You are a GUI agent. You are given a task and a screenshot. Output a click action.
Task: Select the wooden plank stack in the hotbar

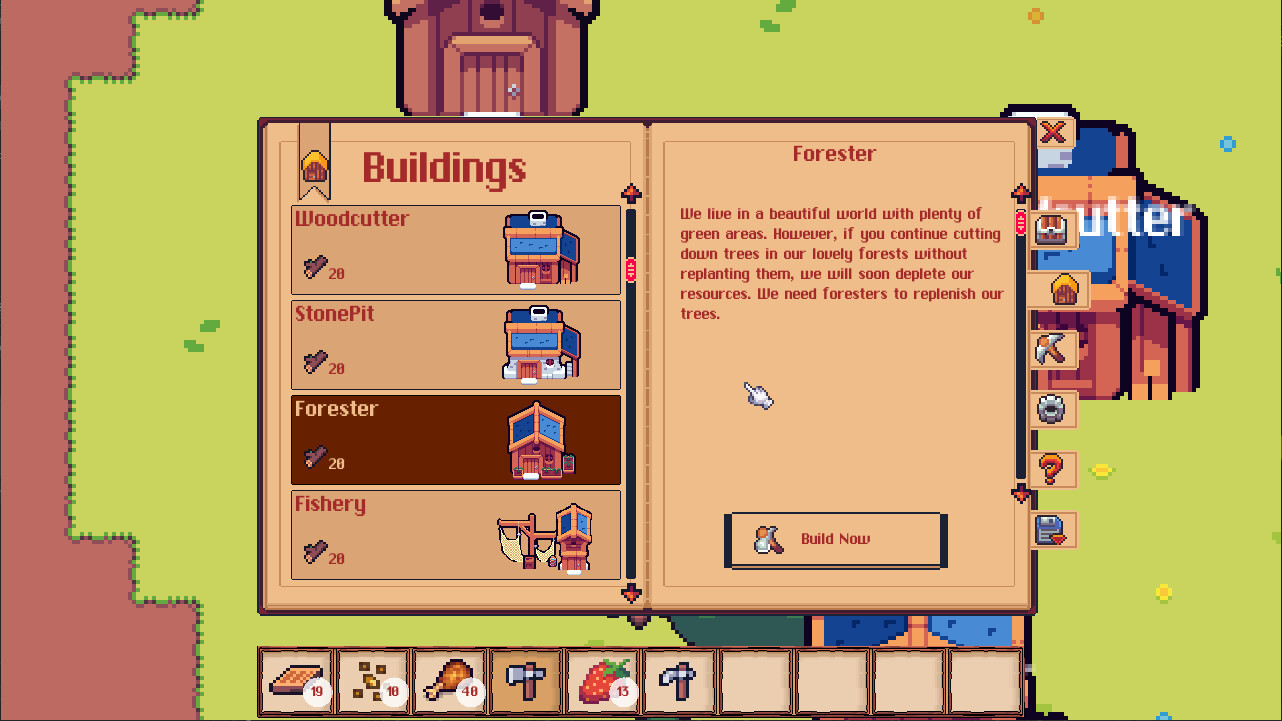[x=297, y=681]
